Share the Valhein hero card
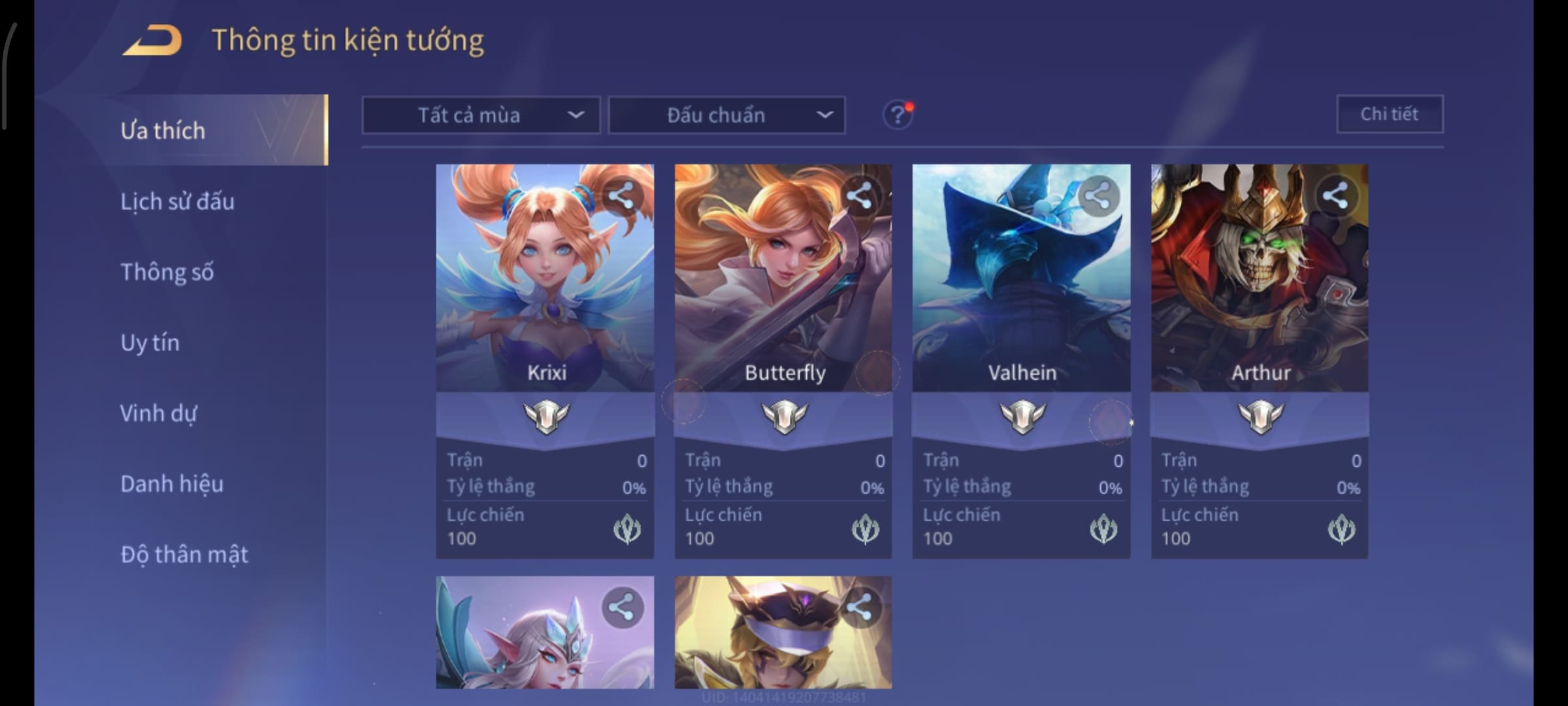This screenshot has width=1568, height=706. tap(1098, 195)
